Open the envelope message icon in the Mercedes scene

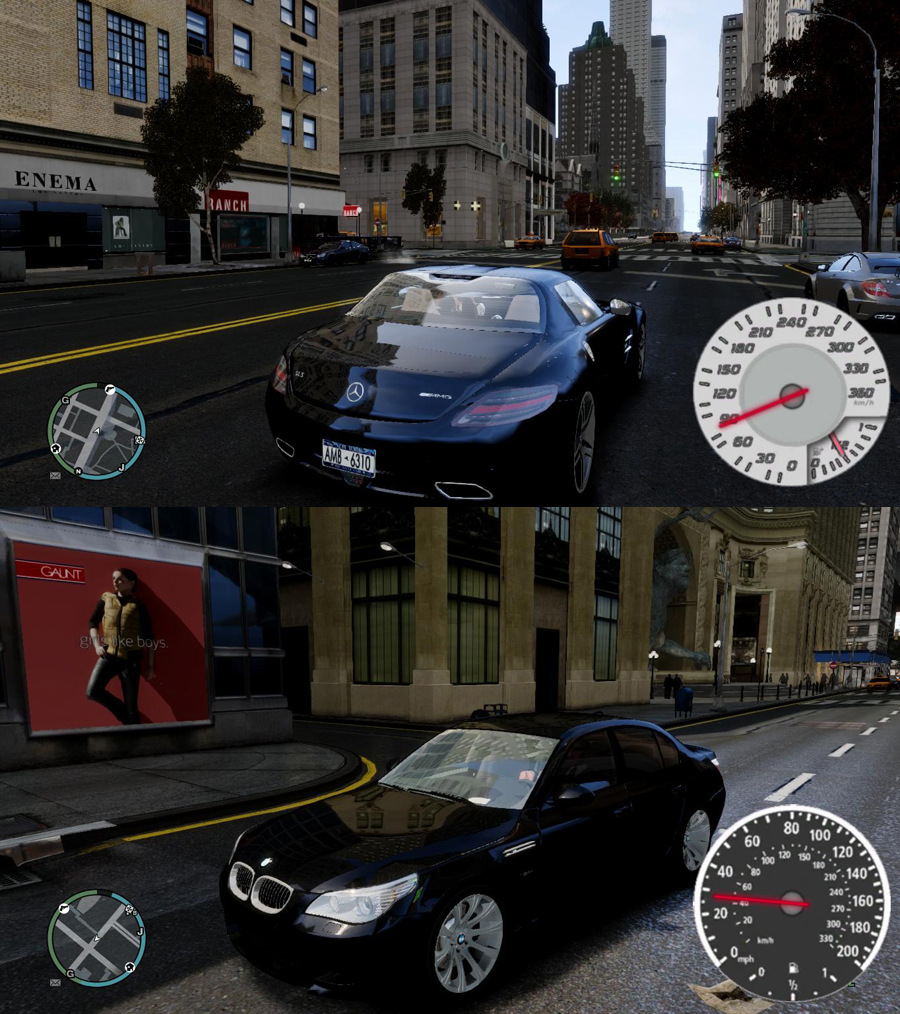click(x=54, y=476)
